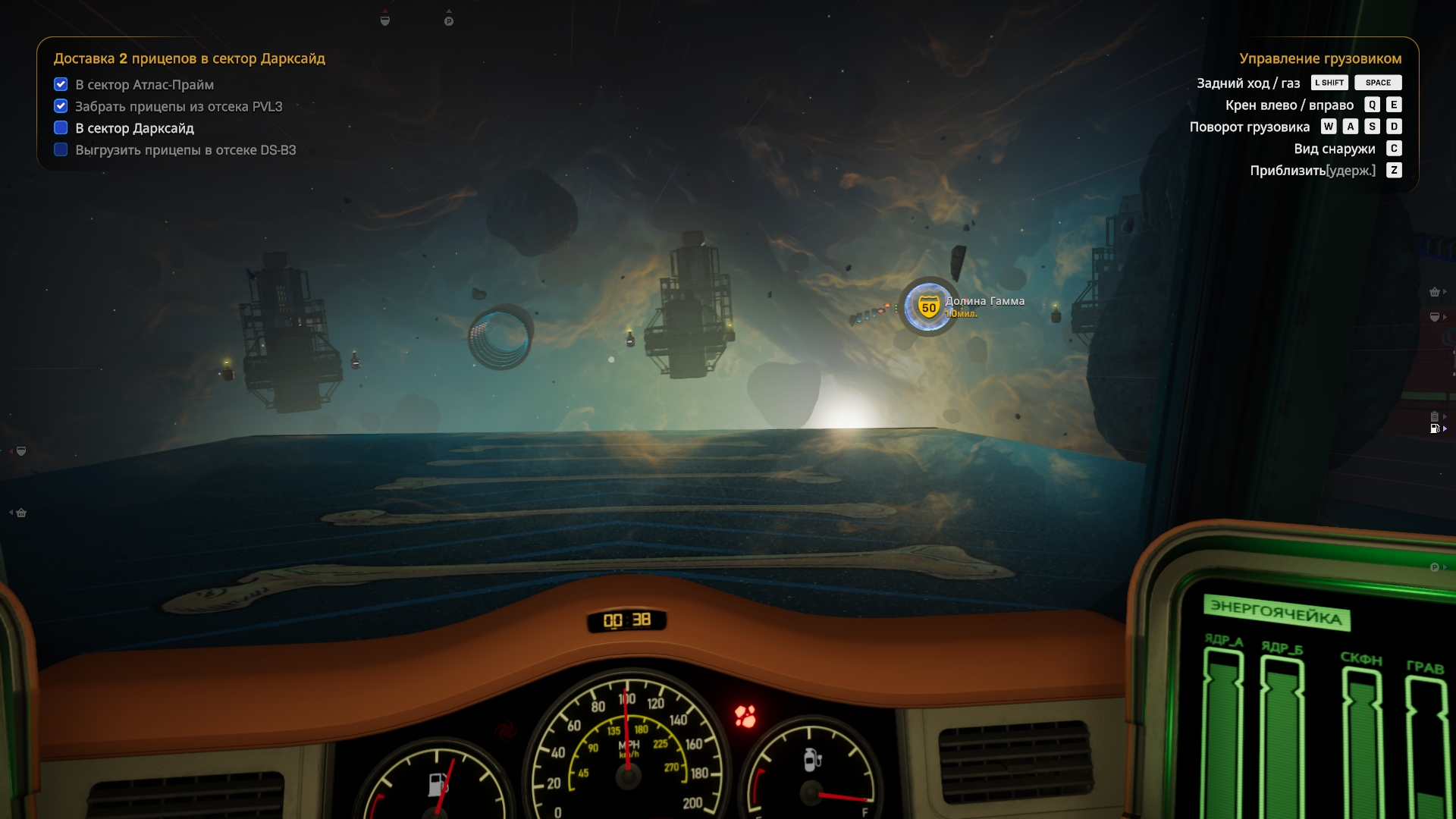This screenshot has width=1456, height=819.
Task: Select the Darkside delivery mission title
Action: pos(189,58)
